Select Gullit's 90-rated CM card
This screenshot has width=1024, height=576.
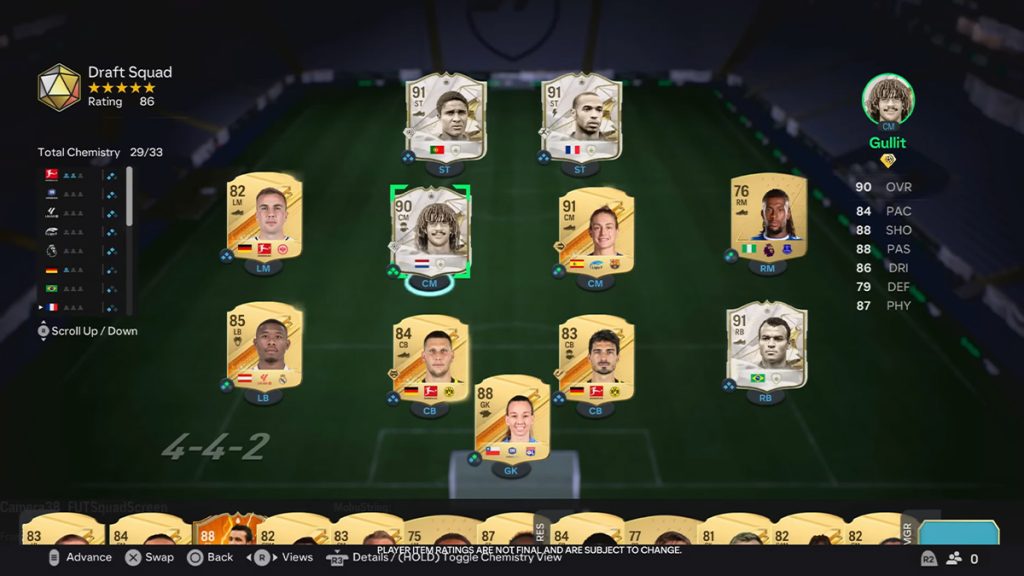[430, 231]
